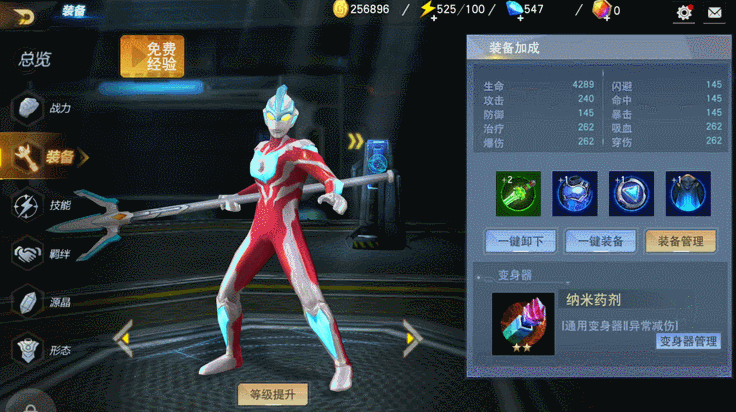736x412 pixels.
Task: Open the 总览 overview section
Action: 35,59
